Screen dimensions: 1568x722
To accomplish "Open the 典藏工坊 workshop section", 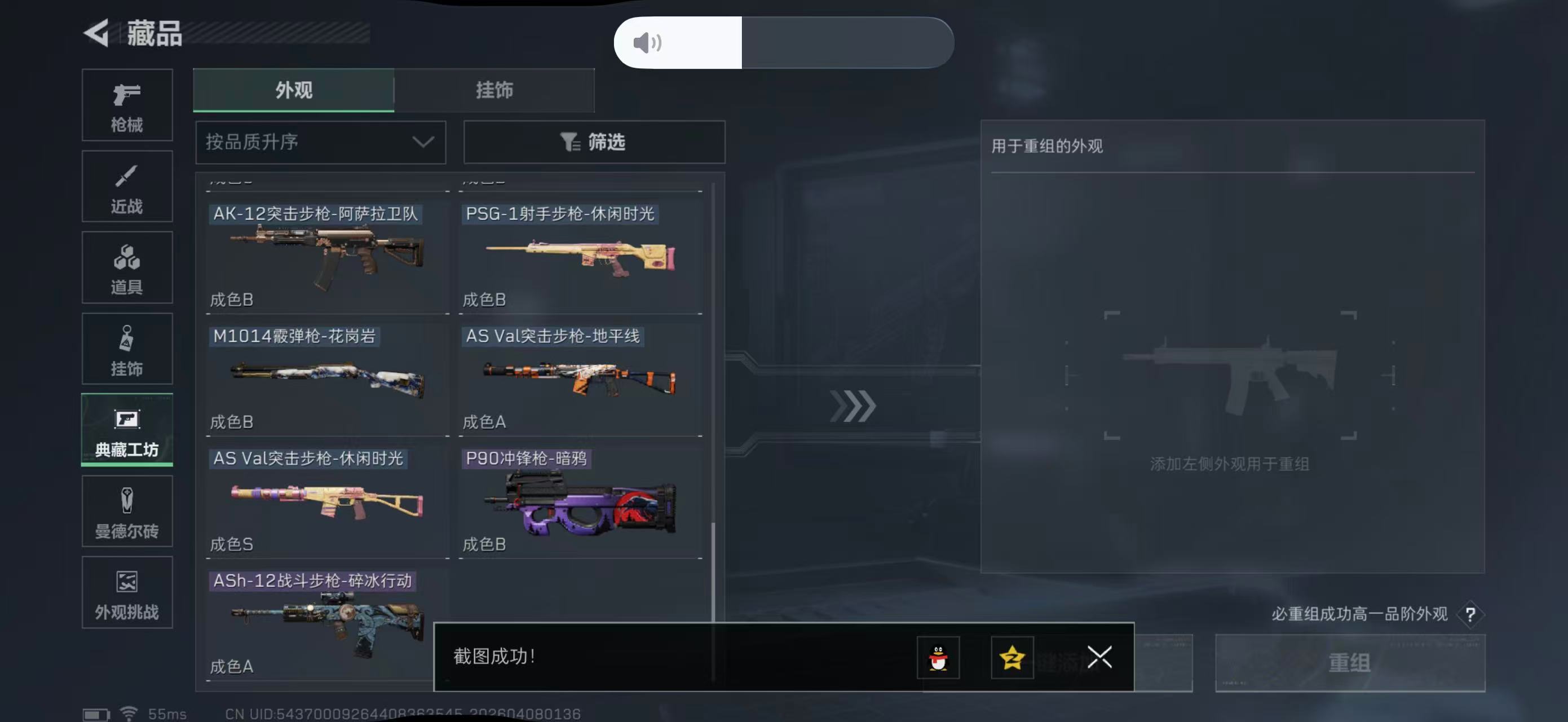I will (x=127, y=430).
